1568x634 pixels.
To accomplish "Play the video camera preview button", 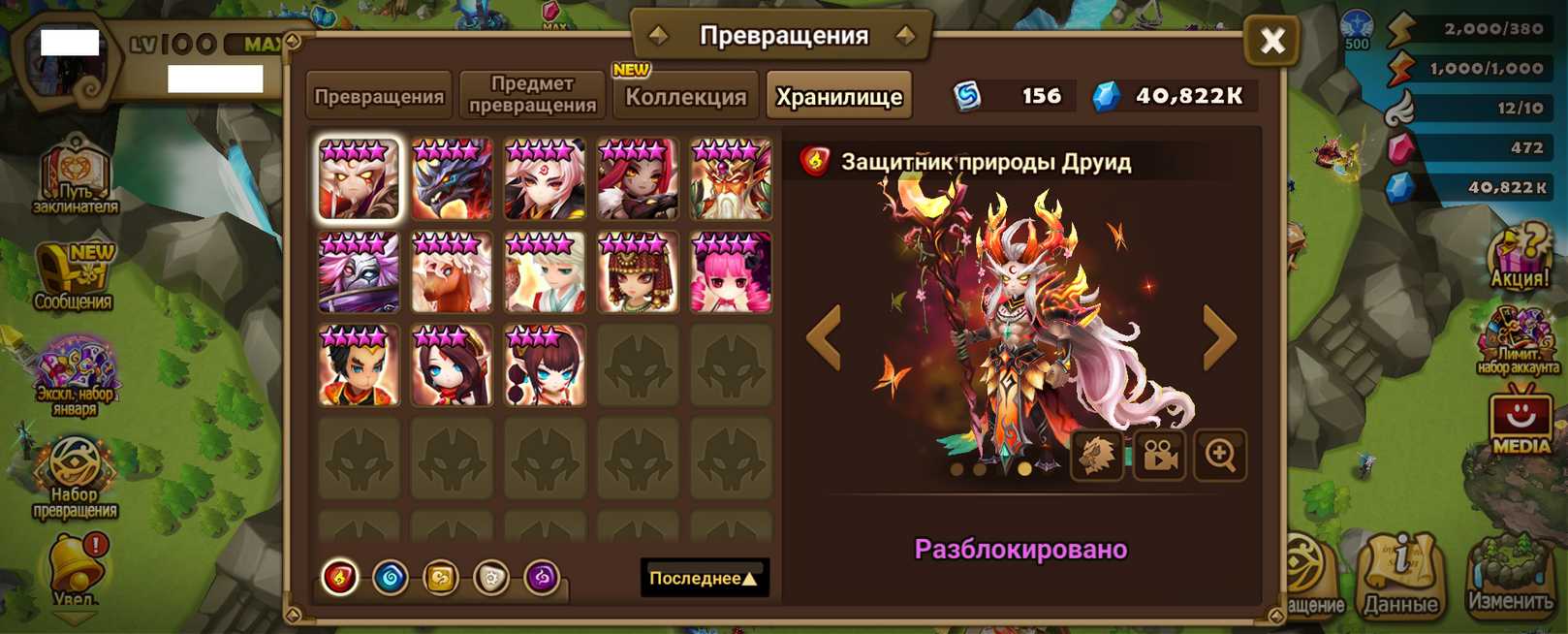I will (x=1159, y=455).
